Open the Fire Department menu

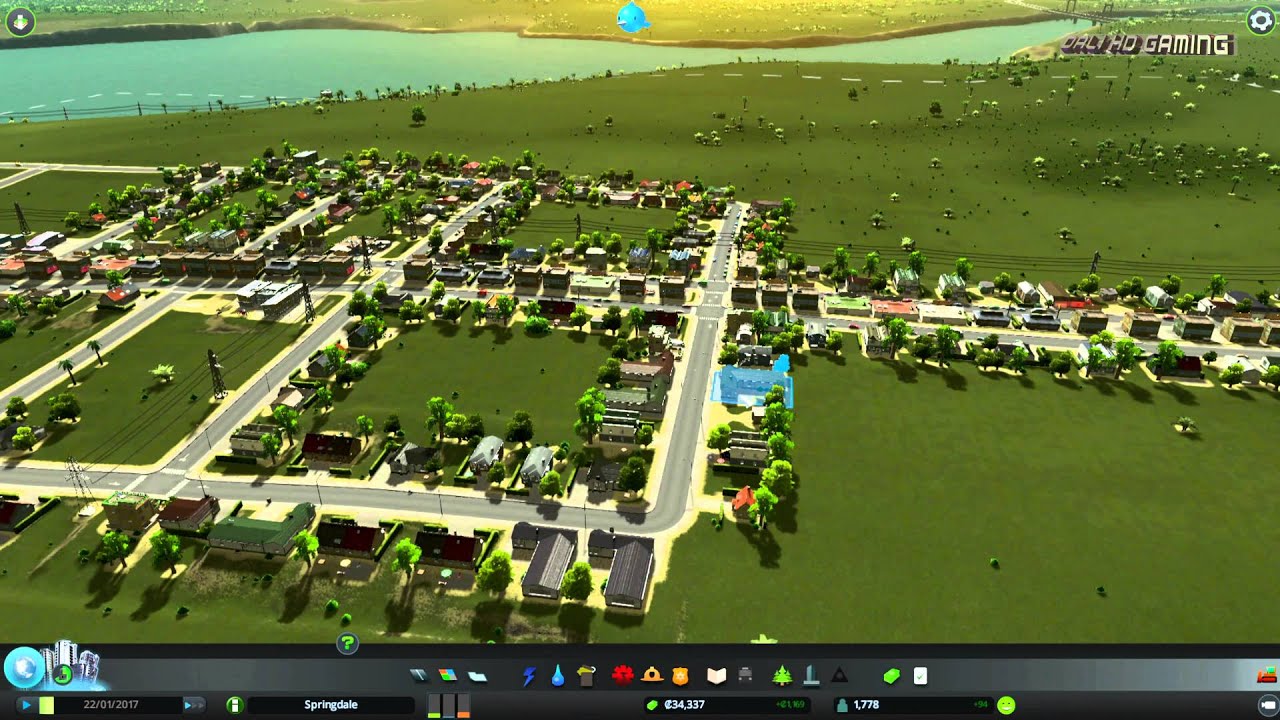[649, 675]
